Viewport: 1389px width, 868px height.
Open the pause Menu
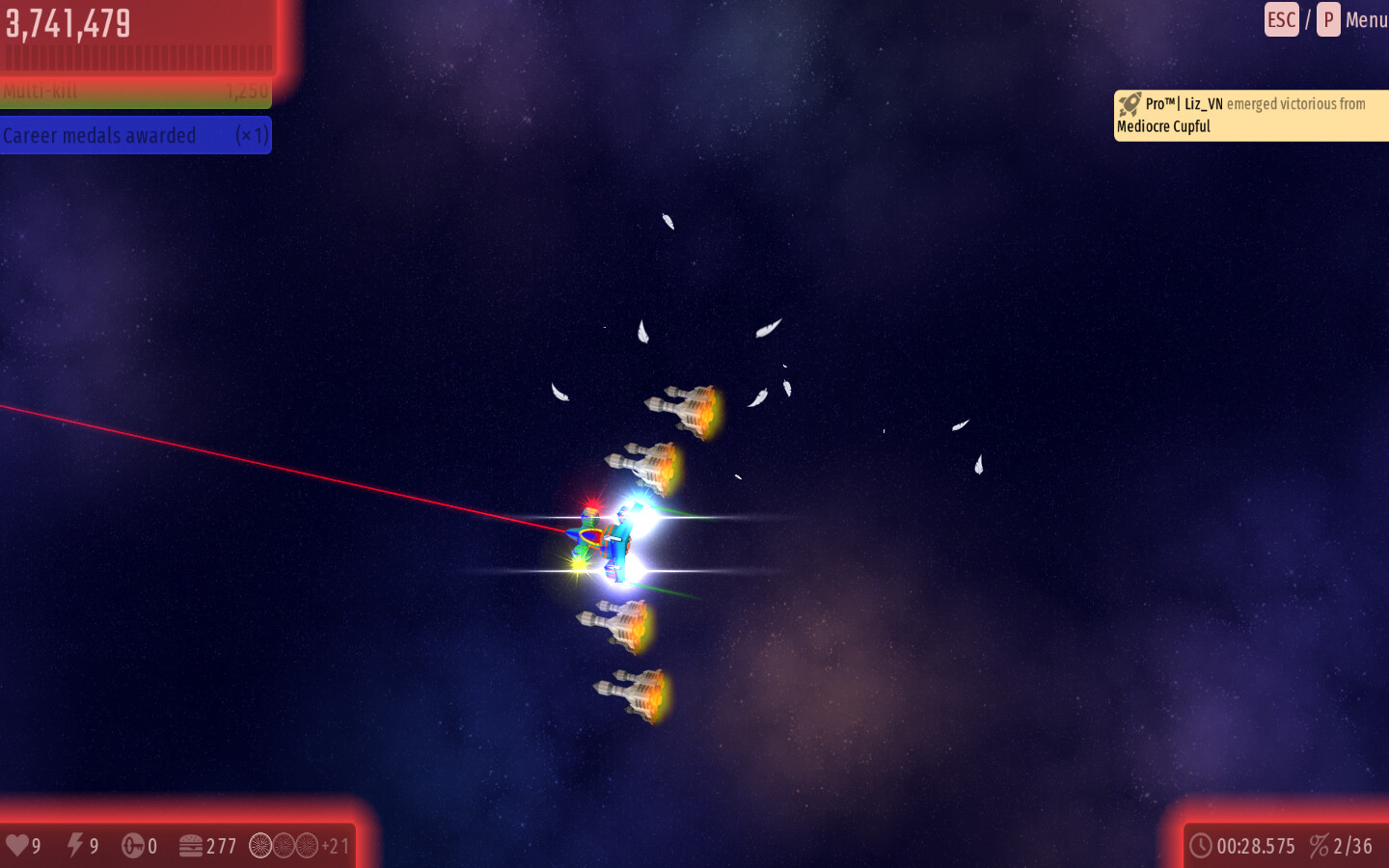point(1364,20)
